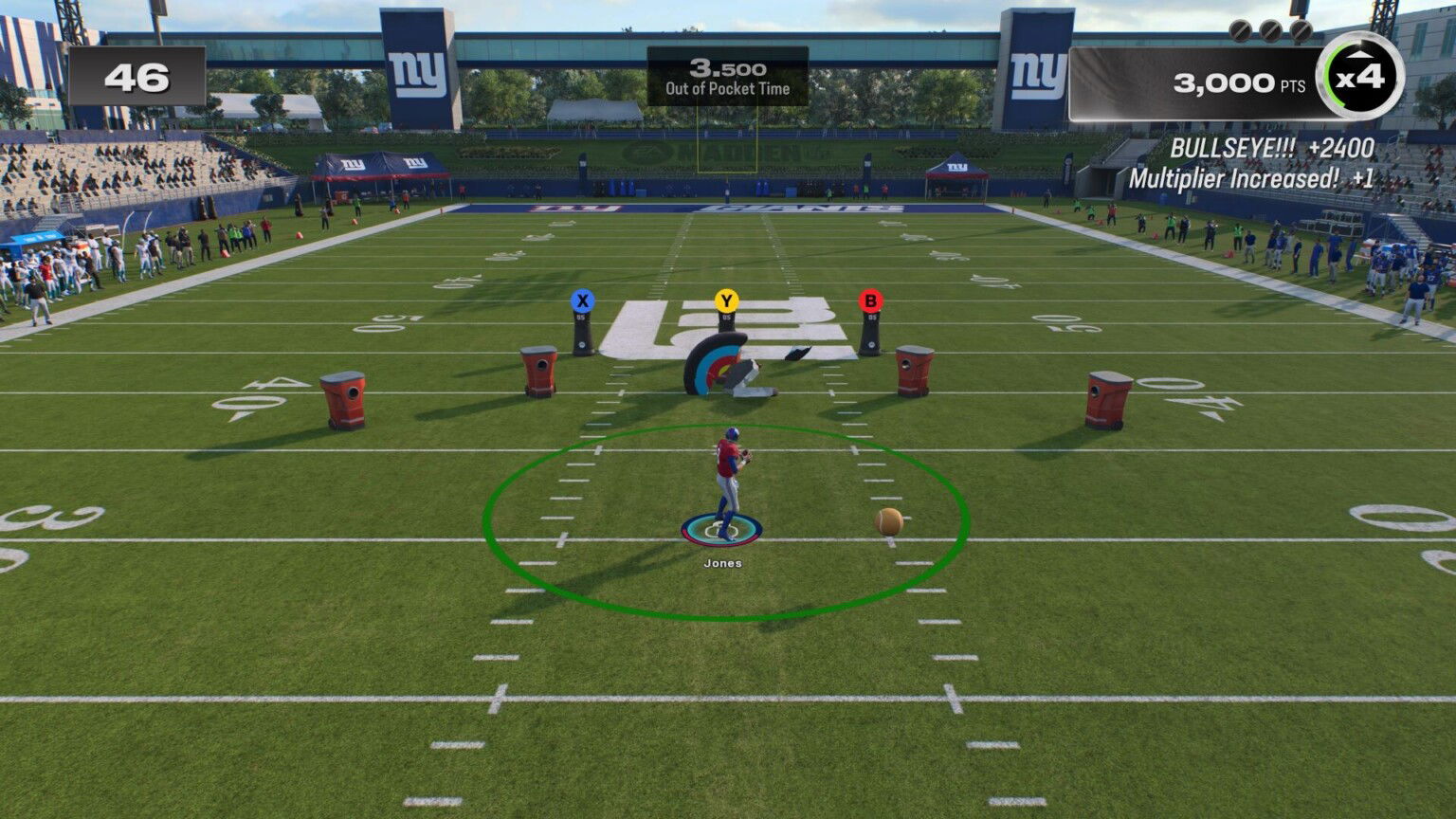This screenshot has height=819, width=1456.
Task: Toggle the first attempt marker above the score panel
Action: click(x=1239, y=29)
